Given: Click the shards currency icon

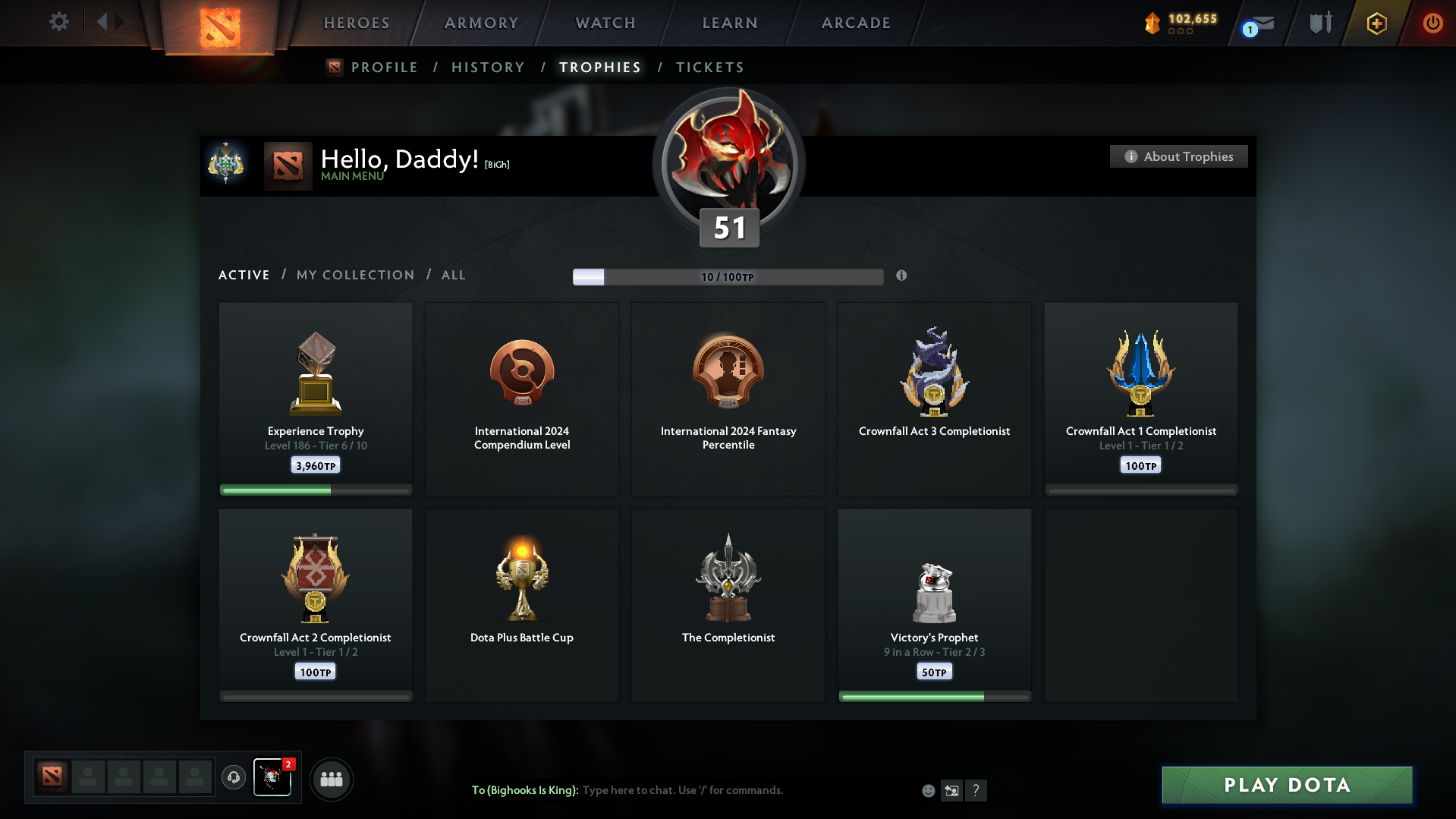Looking at the screenshot, I should pos(1154,23).
